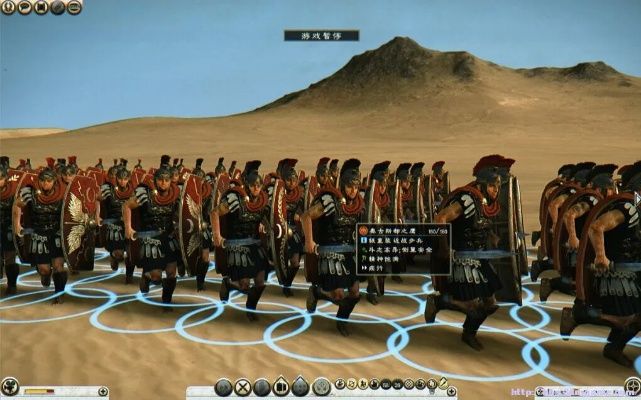The width and height of the screenshot is (641, 400).
Task: Click the red banner icon in top bar
Action: click(x=40, y=8)
